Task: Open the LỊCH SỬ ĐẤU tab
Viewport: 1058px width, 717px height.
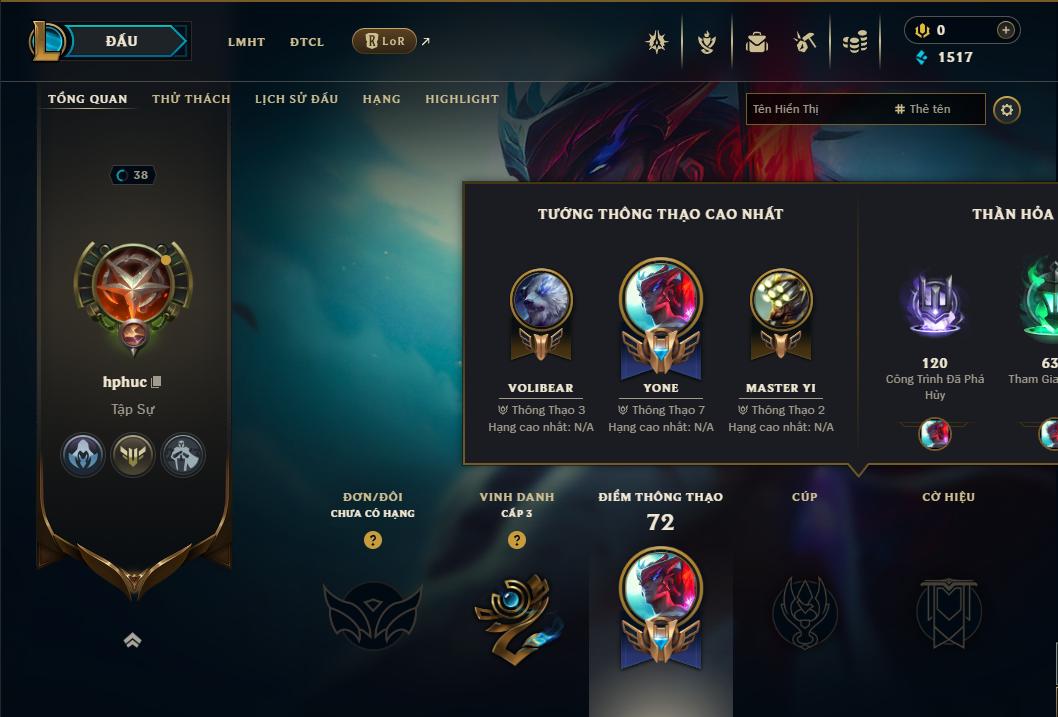Action: click(x=296, y=99)
